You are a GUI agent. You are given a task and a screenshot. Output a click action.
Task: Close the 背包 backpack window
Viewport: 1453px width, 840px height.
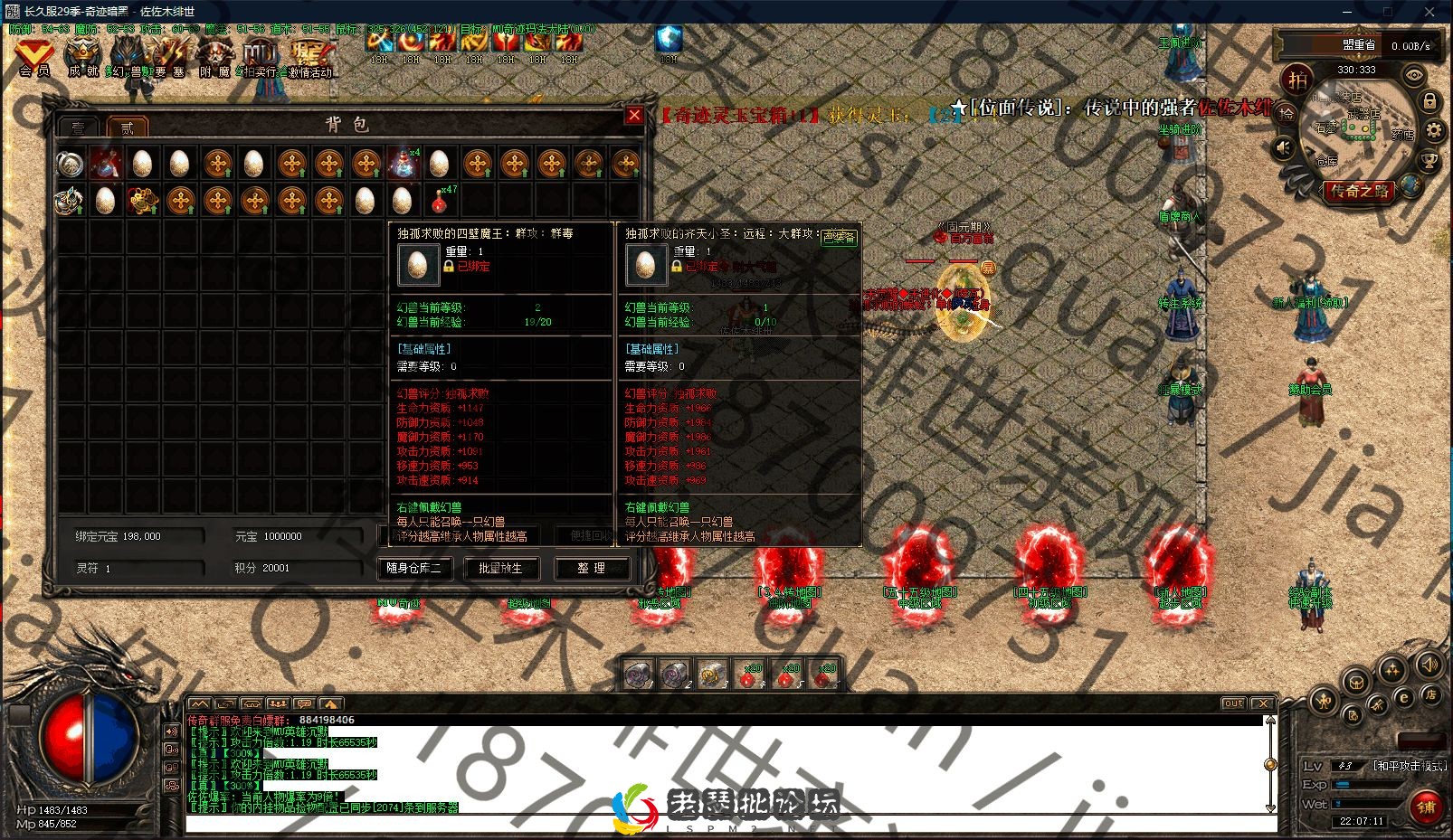click(x=634, y=115)
